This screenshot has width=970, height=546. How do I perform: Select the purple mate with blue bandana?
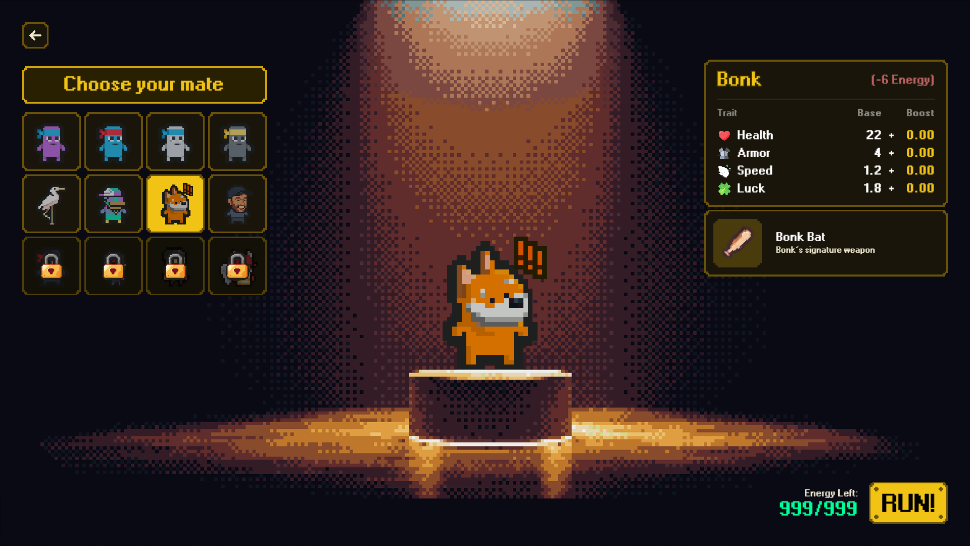51,142
